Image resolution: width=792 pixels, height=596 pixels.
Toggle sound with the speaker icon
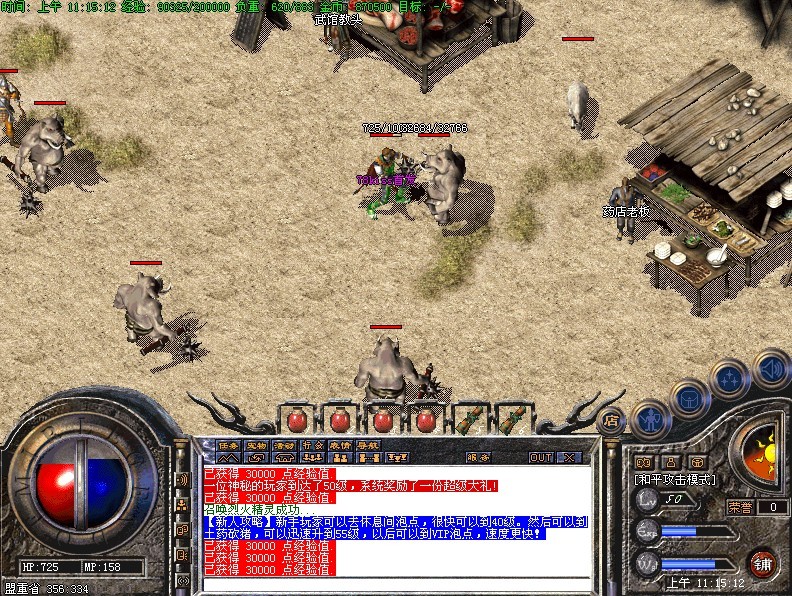[x=770, y=367]
